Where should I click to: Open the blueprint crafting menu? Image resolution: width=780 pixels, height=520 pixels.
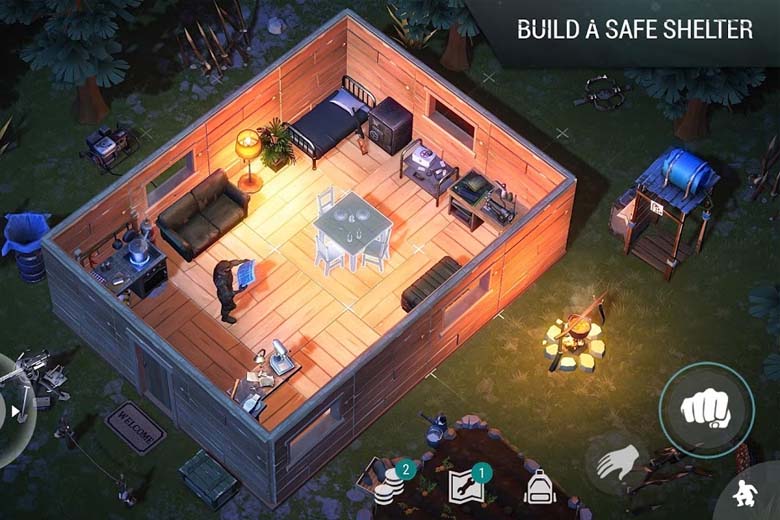point(466,486)
